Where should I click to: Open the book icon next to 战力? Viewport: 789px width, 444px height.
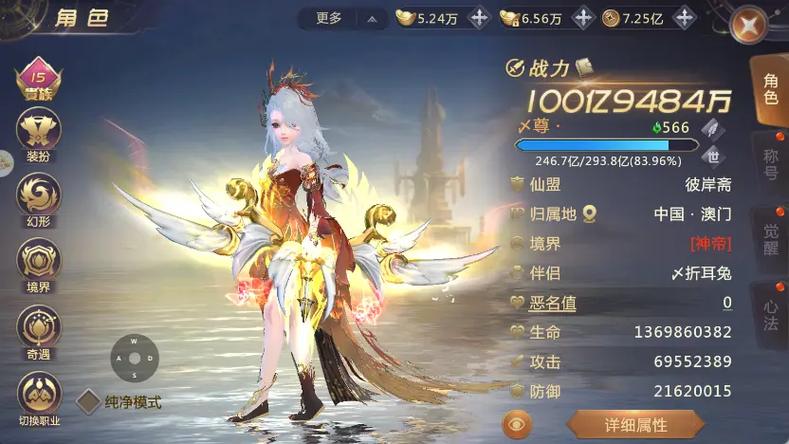point(584,67)
